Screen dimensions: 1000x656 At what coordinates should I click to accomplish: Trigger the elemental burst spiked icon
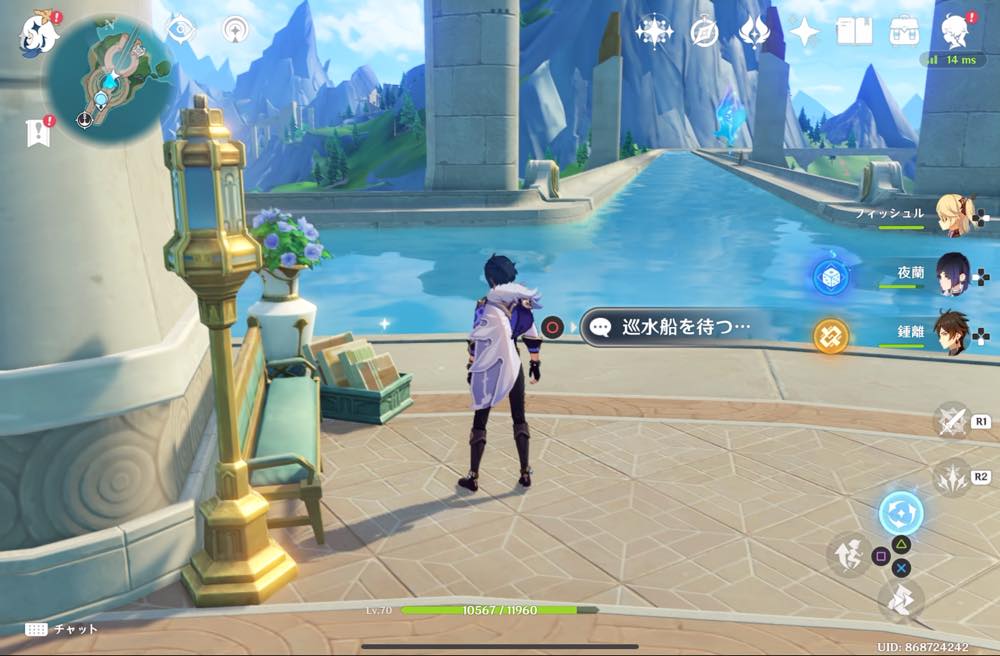pyautogui.click(x=951, y=476)
